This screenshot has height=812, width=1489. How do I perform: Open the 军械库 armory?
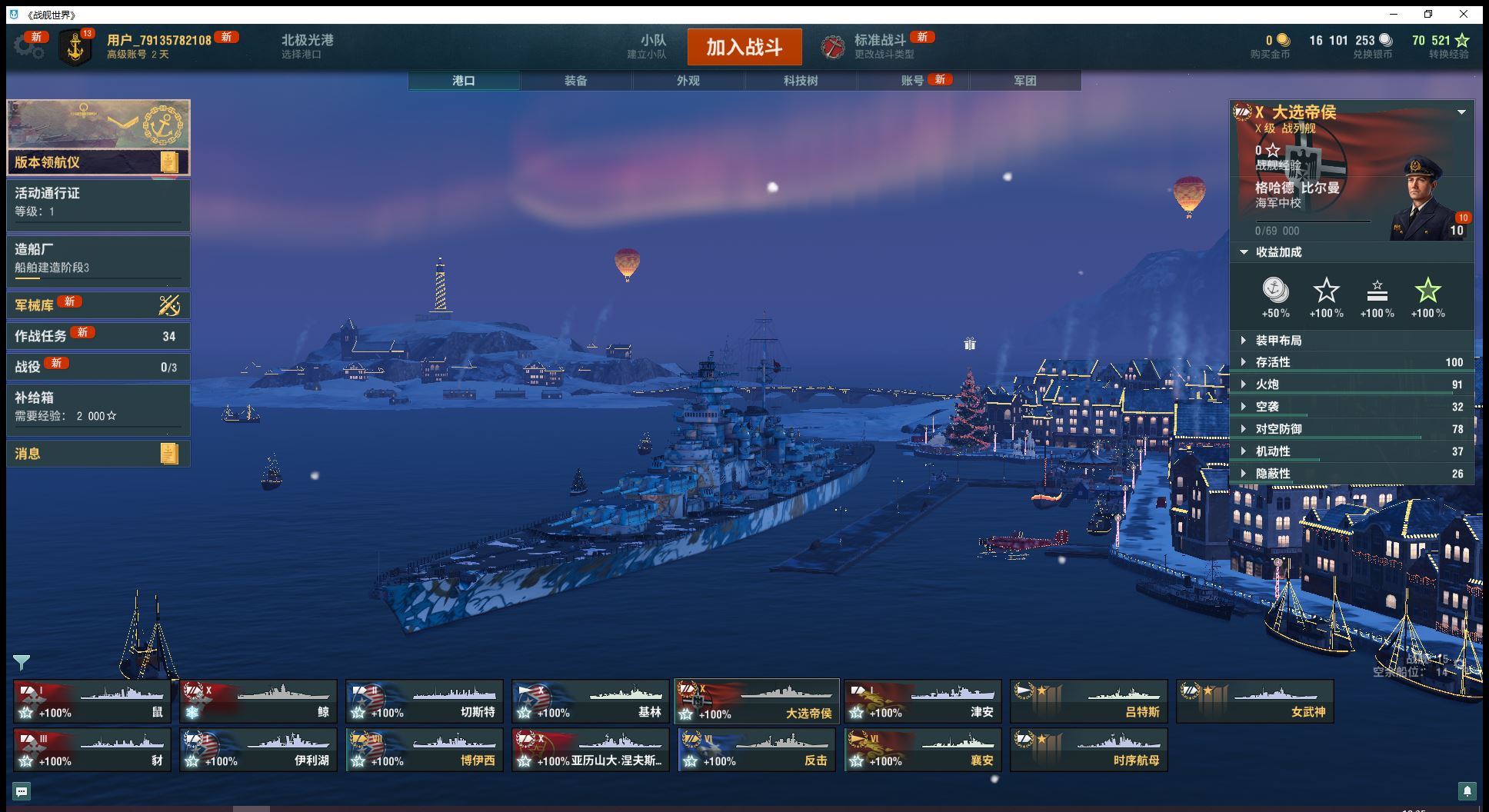pos(98,305)
